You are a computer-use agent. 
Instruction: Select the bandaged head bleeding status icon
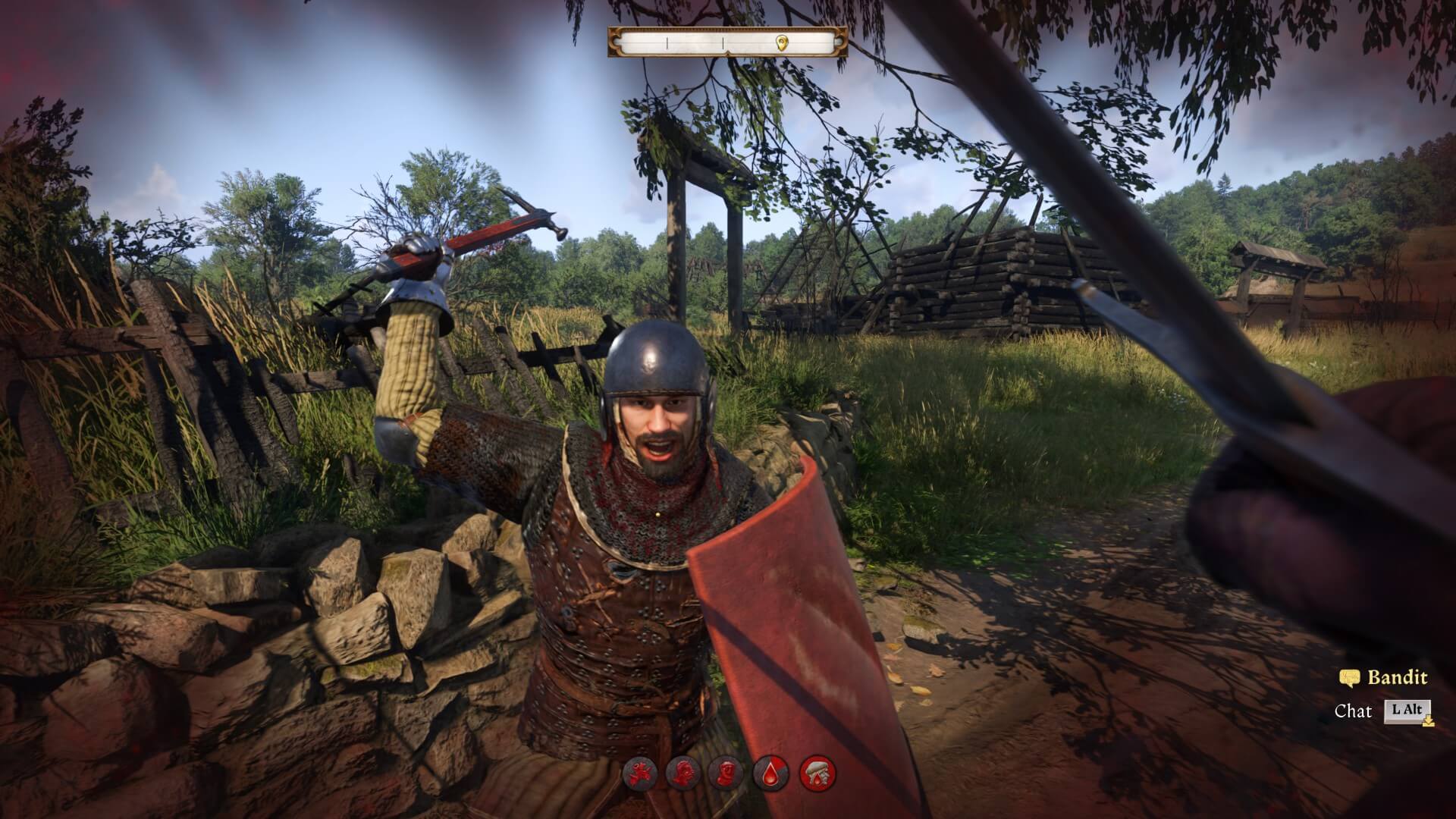[817, 773]
